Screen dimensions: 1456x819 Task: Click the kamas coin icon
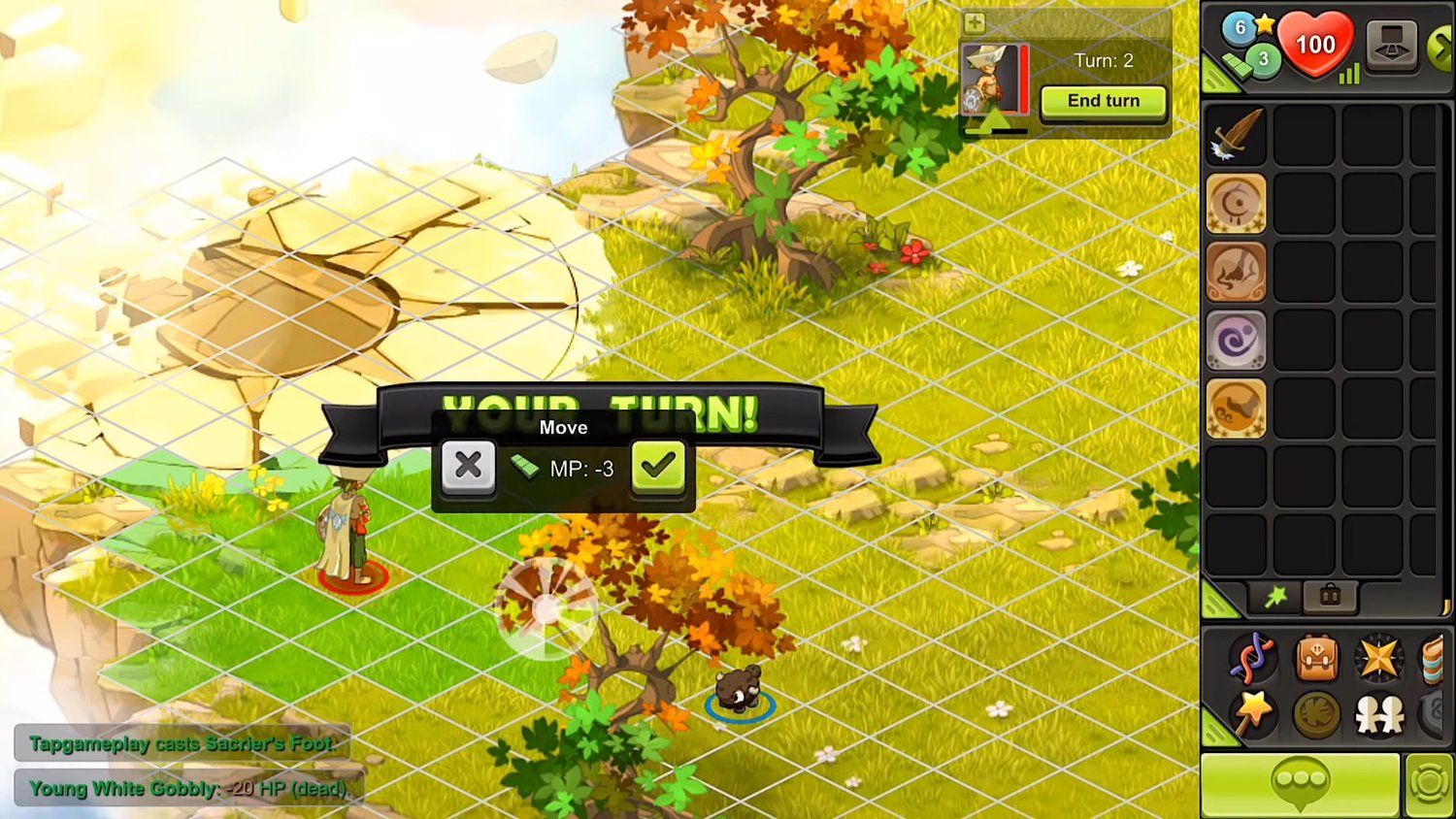[x=1238, y=64]
